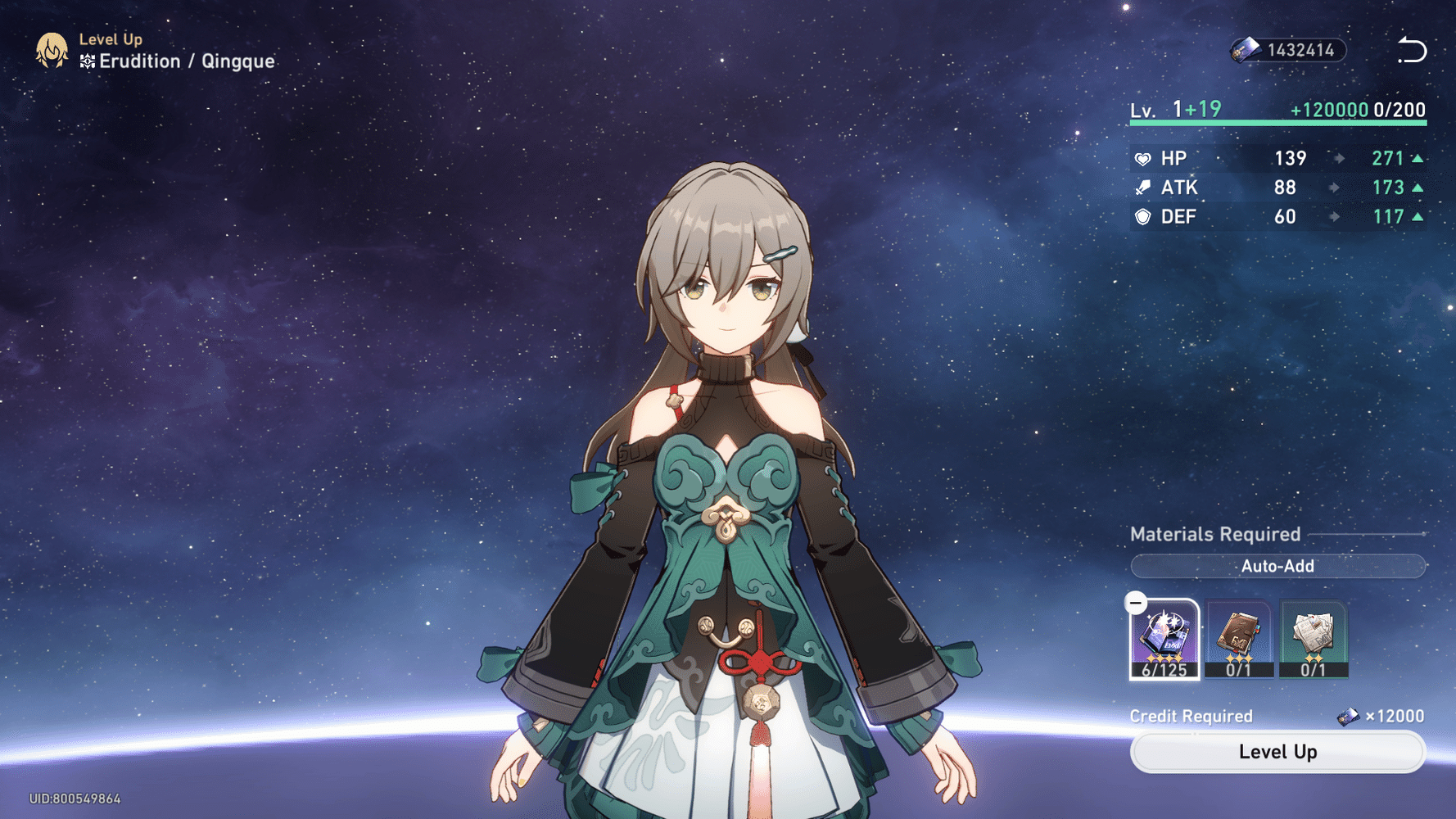Image resolution: width=1456 pixels, height=819 pixels.
Task: Click the character portrait icon near Level Up title
Action: 51,51
